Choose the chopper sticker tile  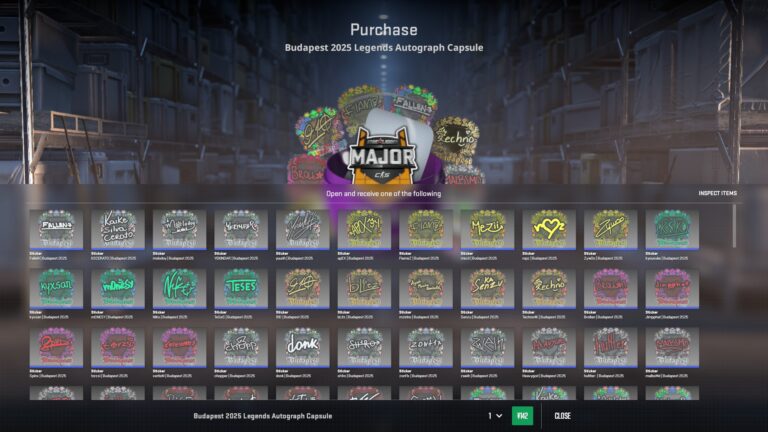(x=241, y=346)
